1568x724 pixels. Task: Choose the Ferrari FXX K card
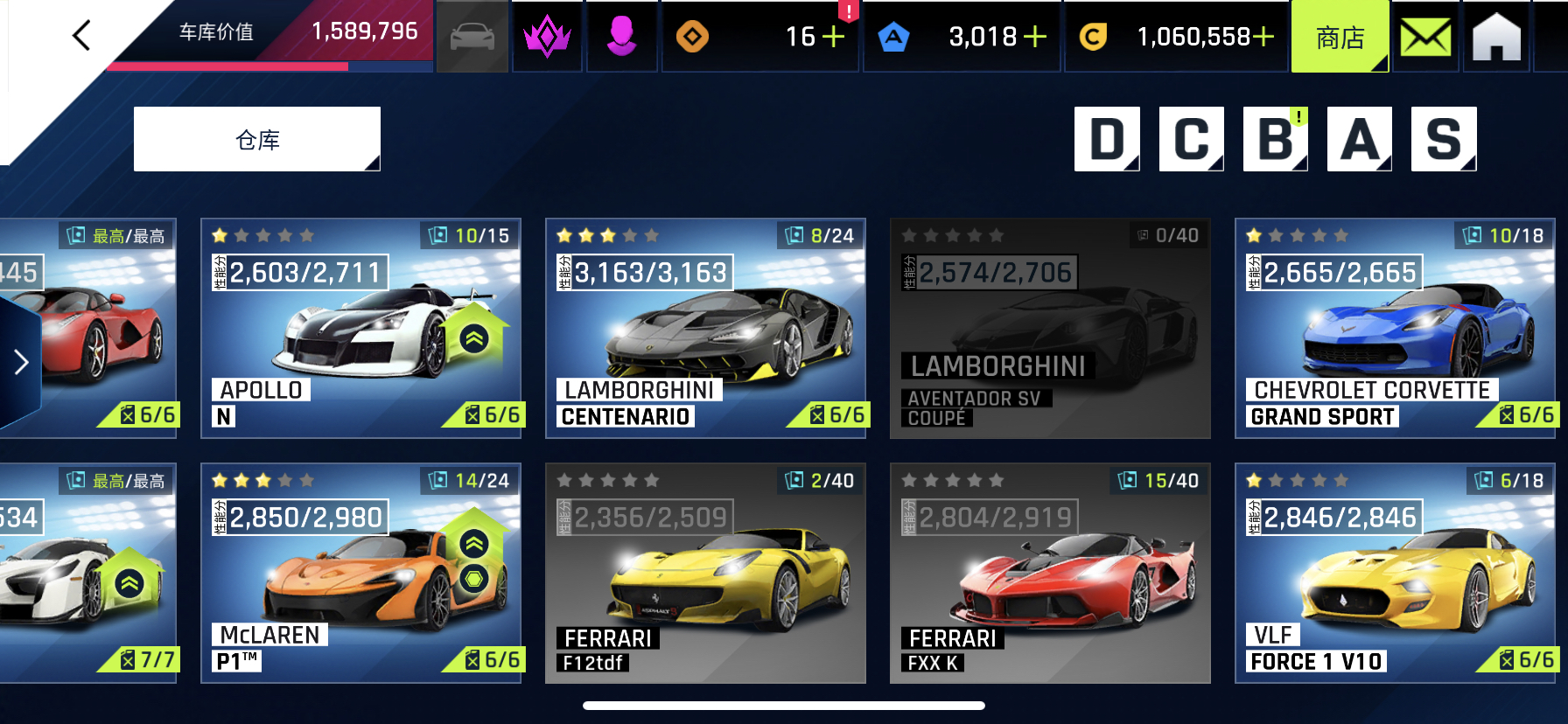pyautogui.click(x=1050, y=573)
